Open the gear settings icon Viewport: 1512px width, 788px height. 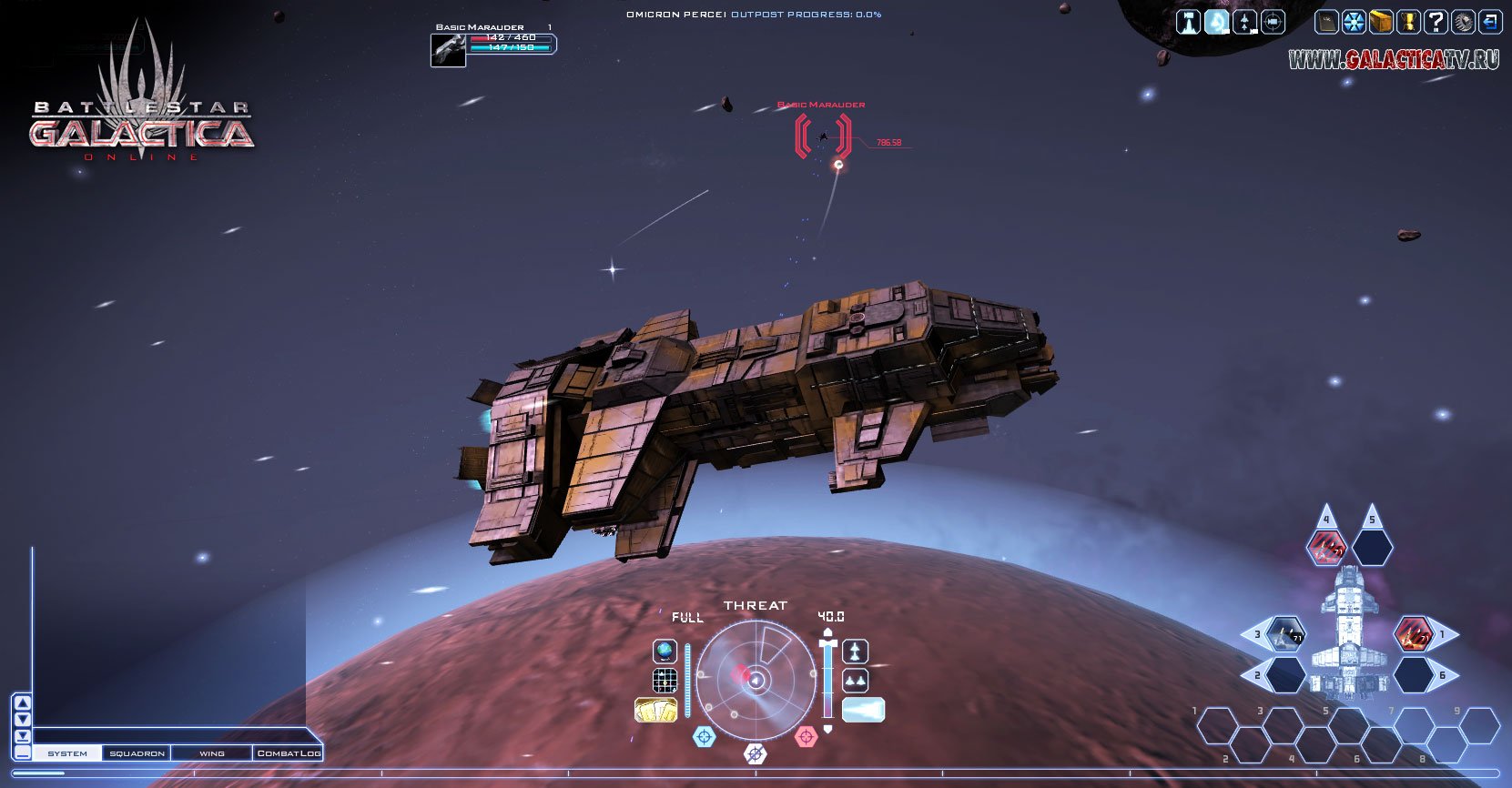(1463, 22)
